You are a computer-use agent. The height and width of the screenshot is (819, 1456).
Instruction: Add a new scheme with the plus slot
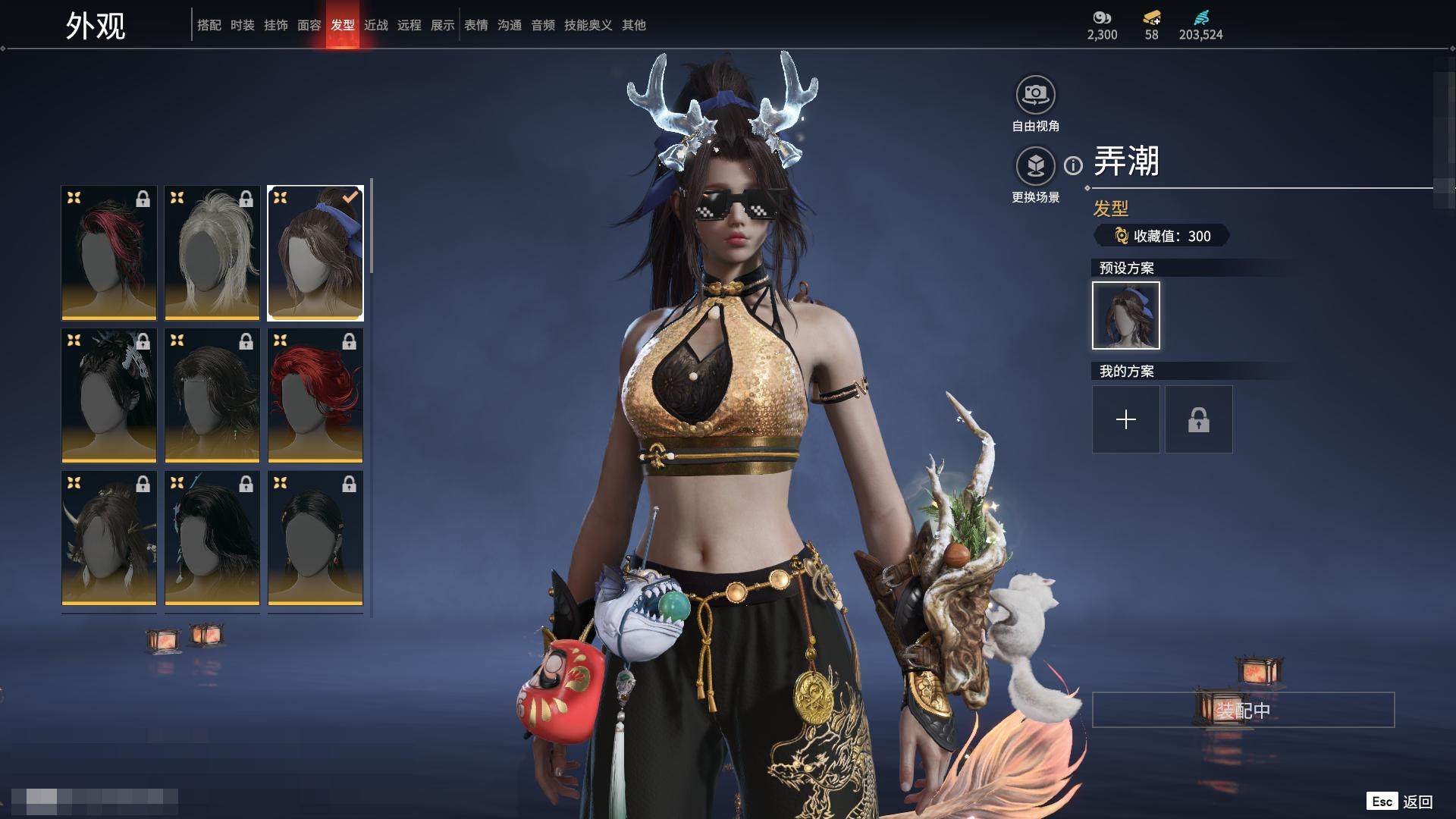pyautogui.click(x=1125, y=419)
